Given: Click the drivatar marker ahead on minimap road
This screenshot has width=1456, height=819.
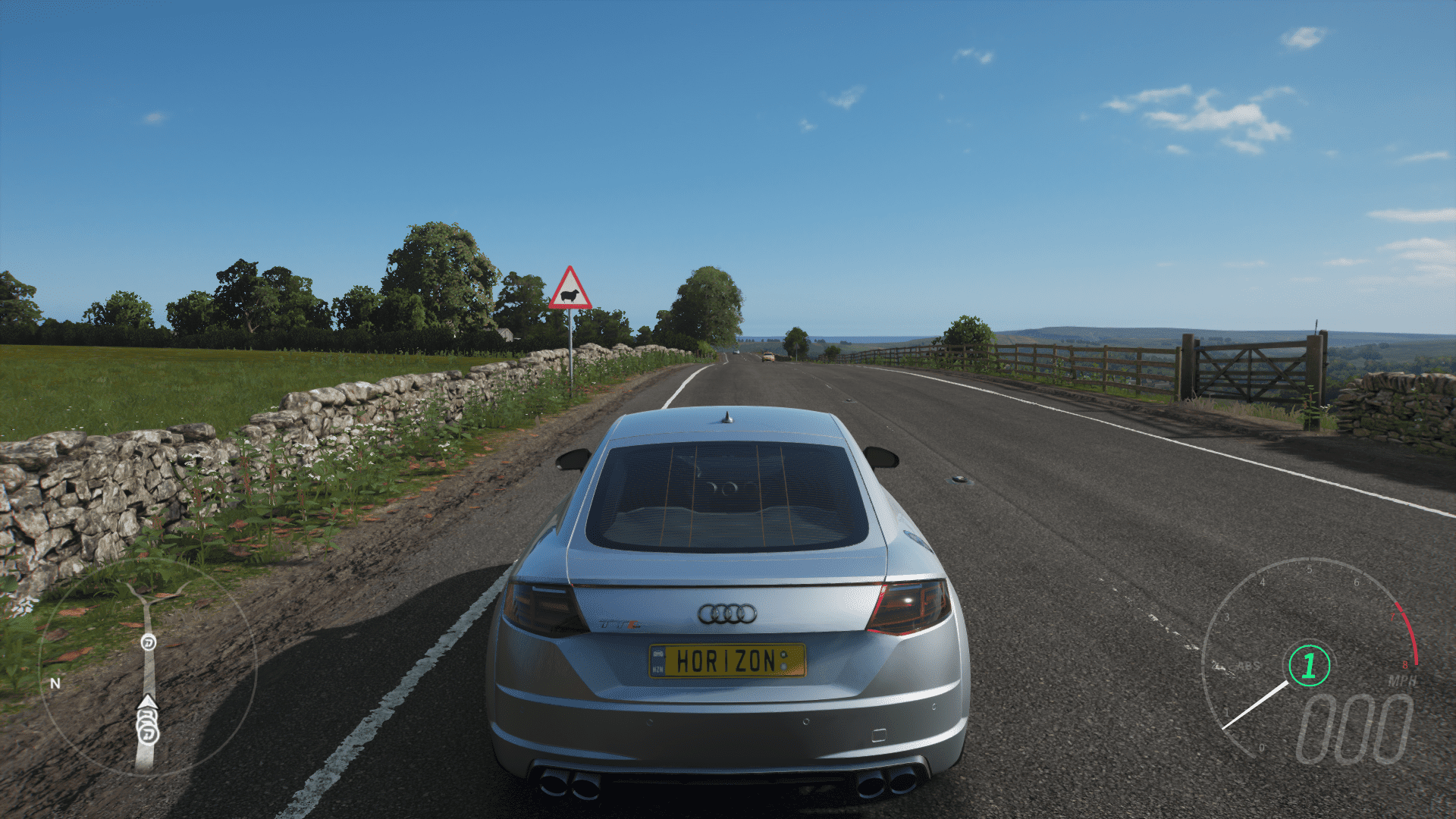Looking at the screenshot, I should pos(149,643).
